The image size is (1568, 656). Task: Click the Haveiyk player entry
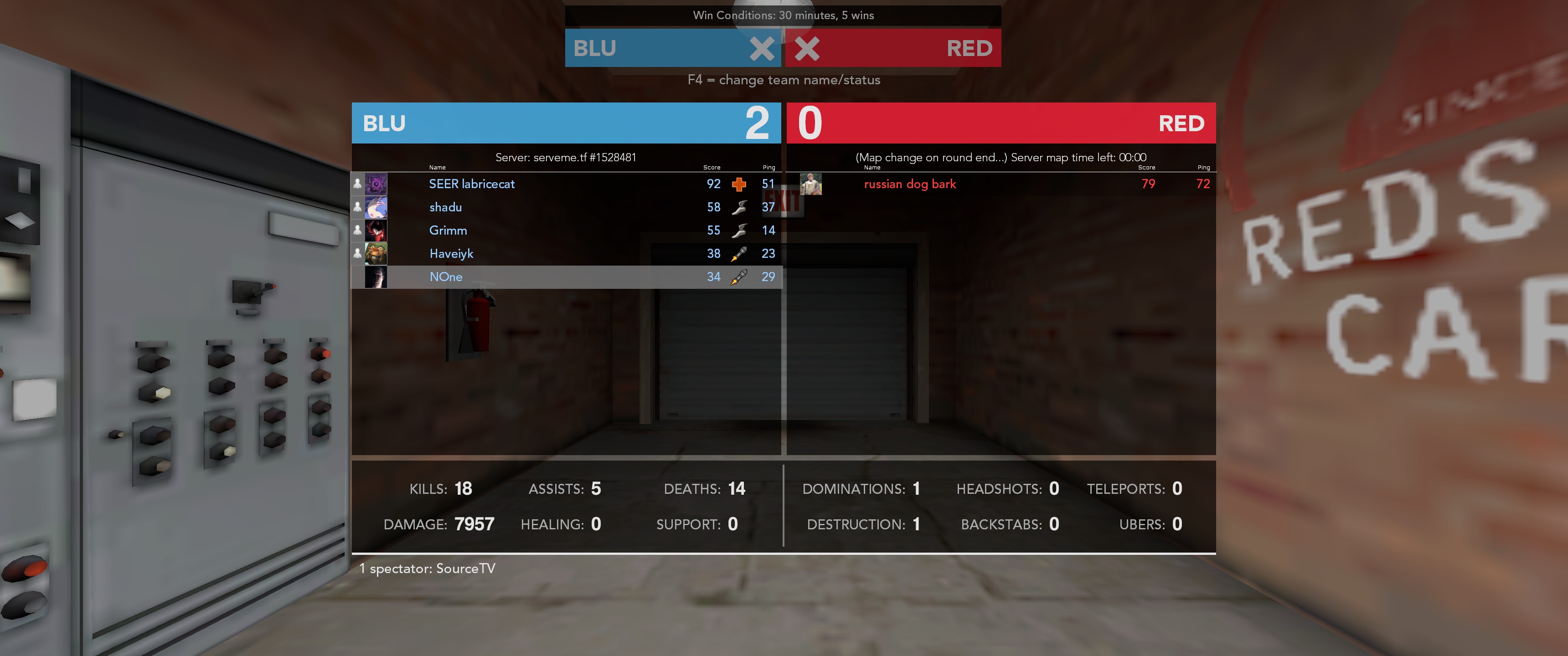click(451, 253)
